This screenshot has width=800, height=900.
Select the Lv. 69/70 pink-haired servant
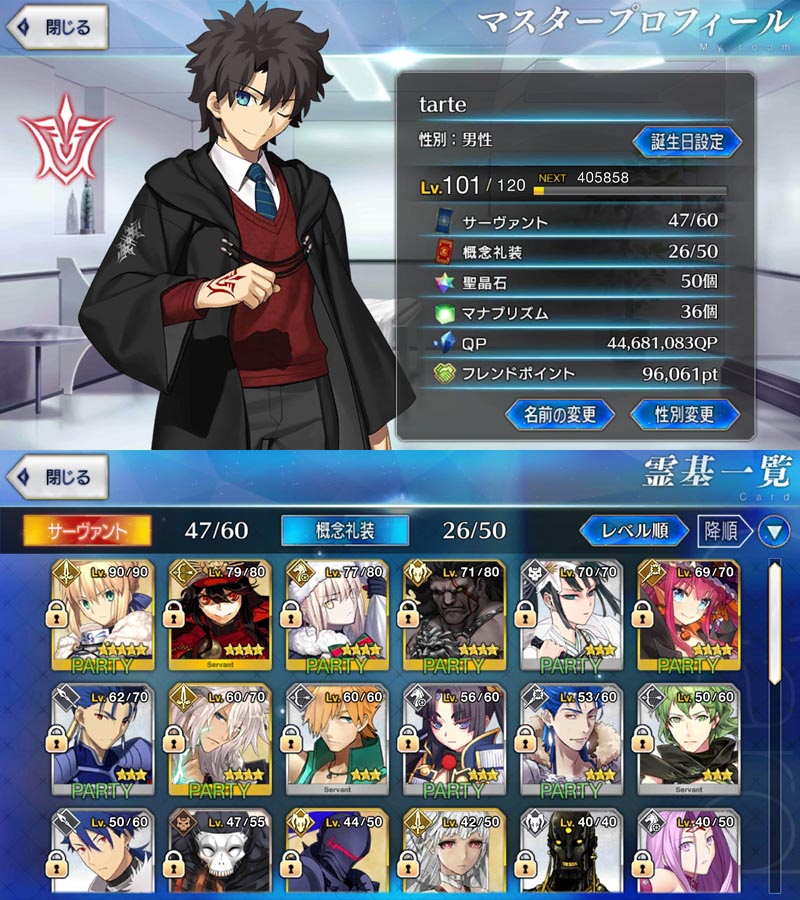click(689, 615)
